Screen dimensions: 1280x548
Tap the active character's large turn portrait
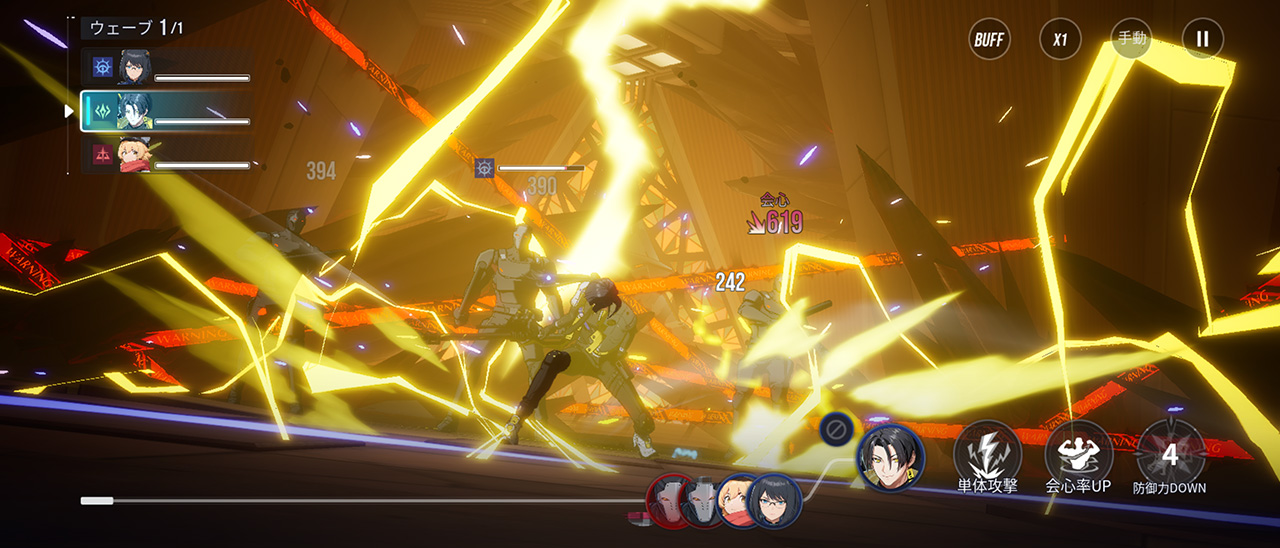[x=890, y=457]
